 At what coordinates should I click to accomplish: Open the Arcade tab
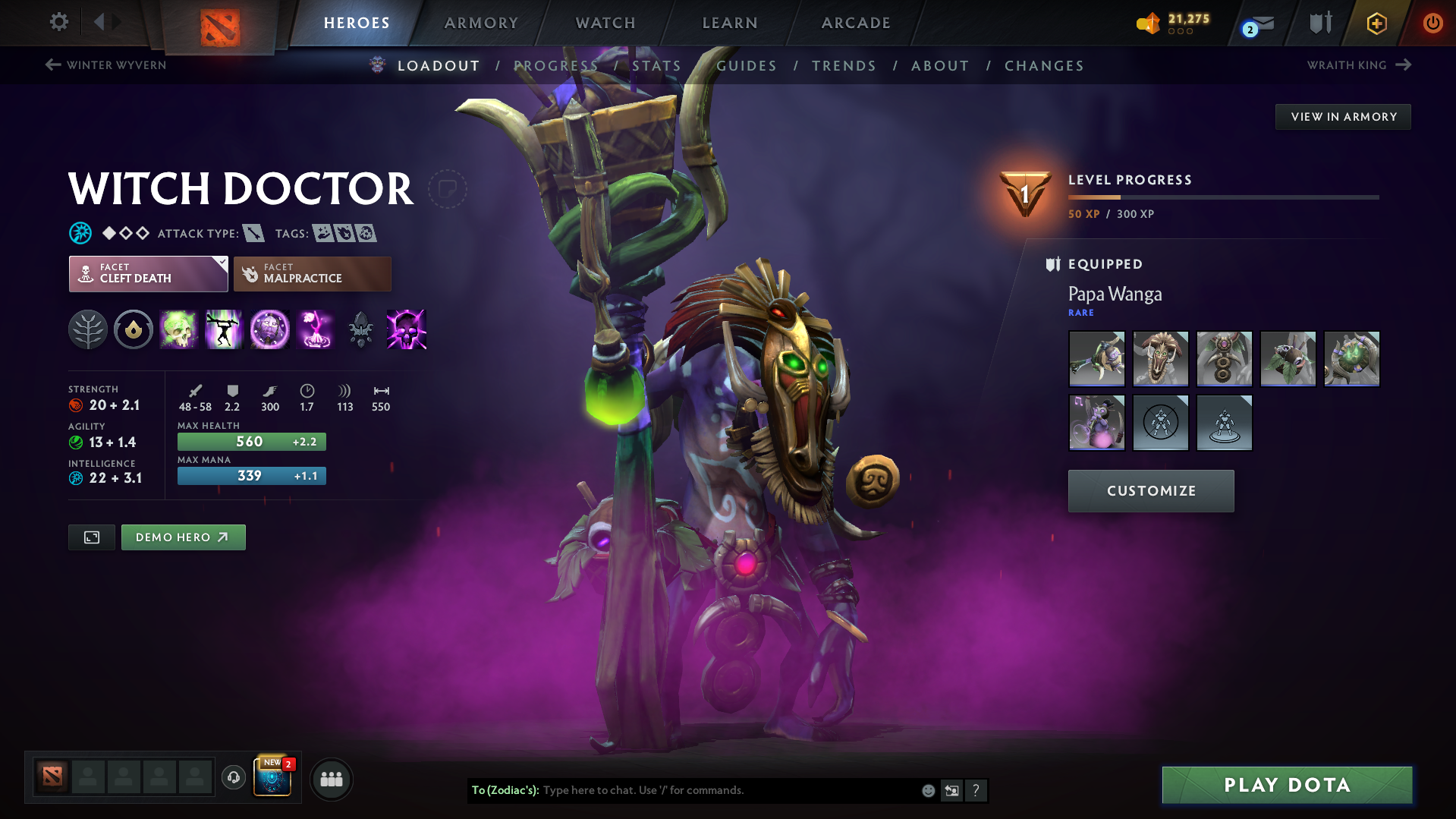point(856,23)
